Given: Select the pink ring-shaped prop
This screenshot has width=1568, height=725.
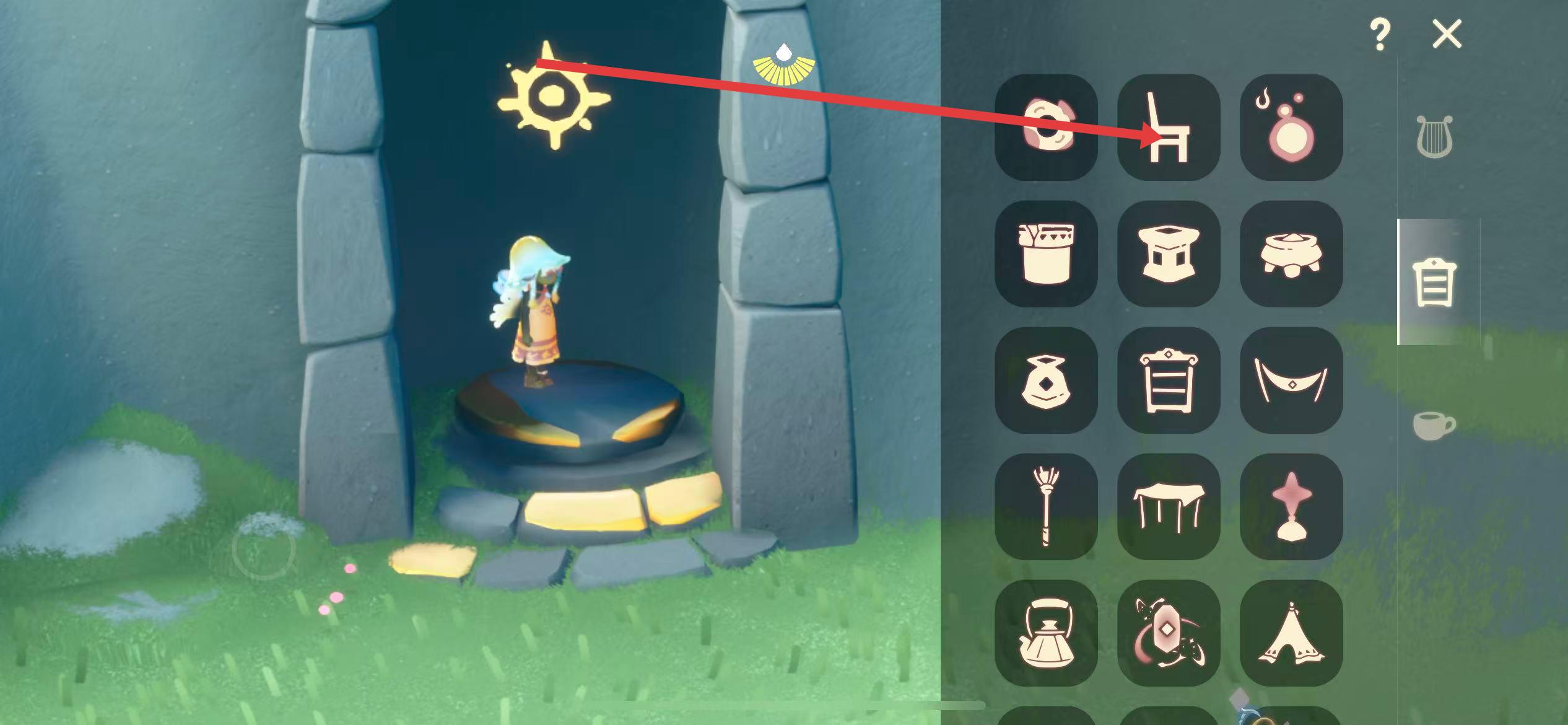Looking at the screenshot, I should click(x=1046, y=127).
